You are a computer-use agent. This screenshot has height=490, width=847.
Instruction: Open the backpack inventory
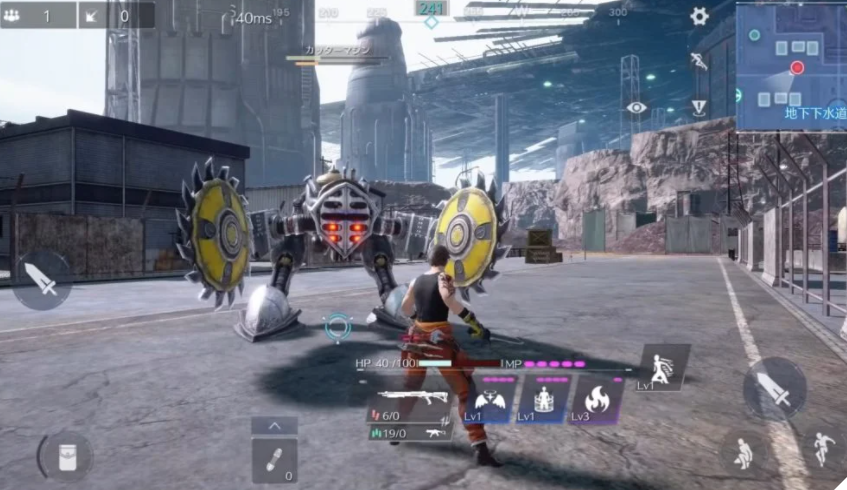coord(68,457)
